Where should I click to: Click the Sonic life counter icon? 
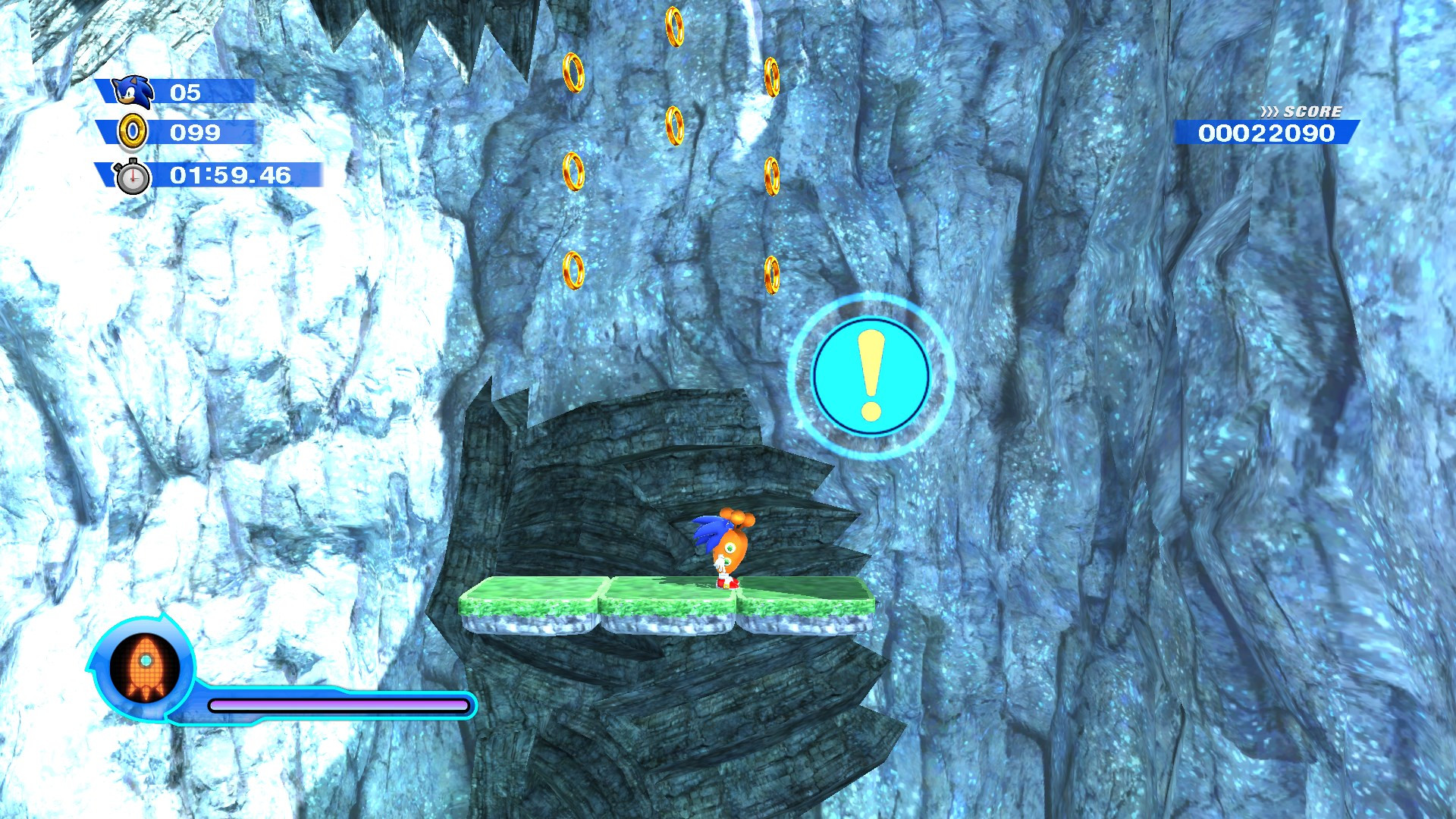[130, 92]
